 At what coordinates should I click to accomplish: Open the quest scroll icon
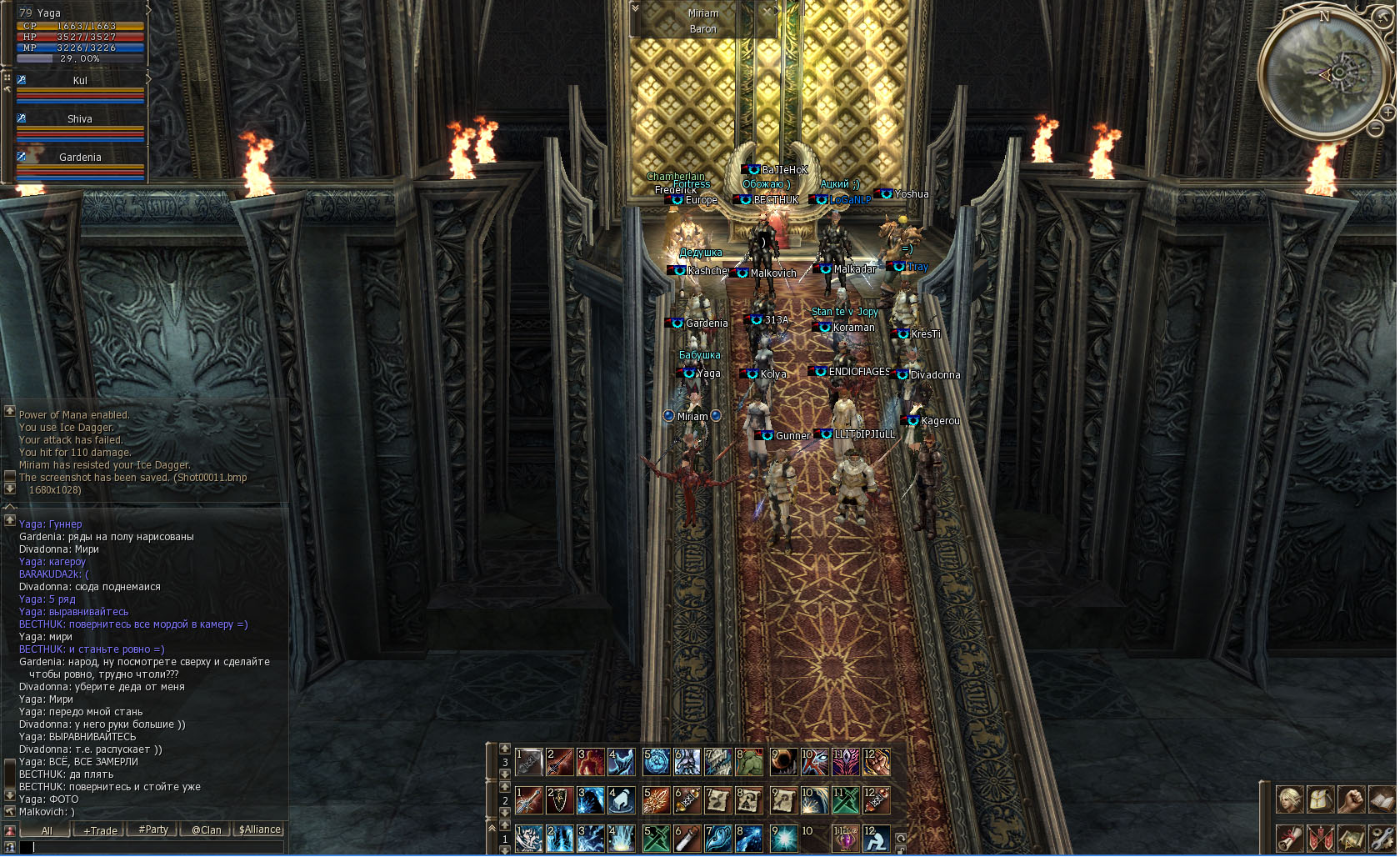click(1290, 838)
